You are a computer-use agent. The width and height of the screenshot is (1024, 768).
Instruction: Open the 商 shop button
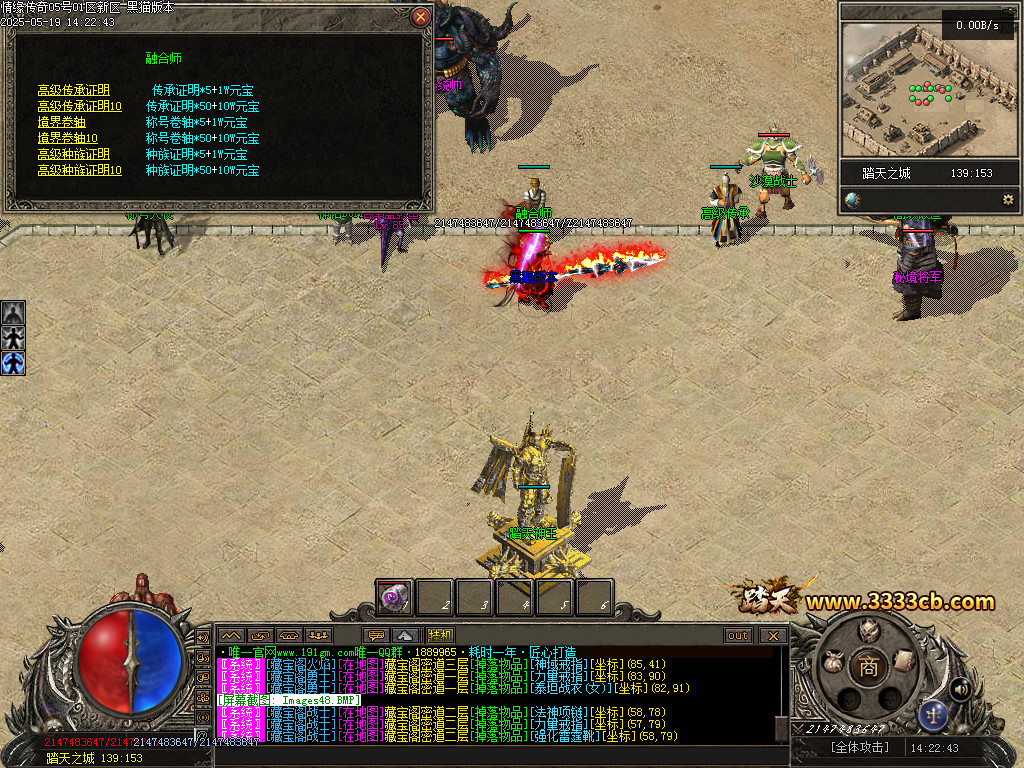(868, 668)
